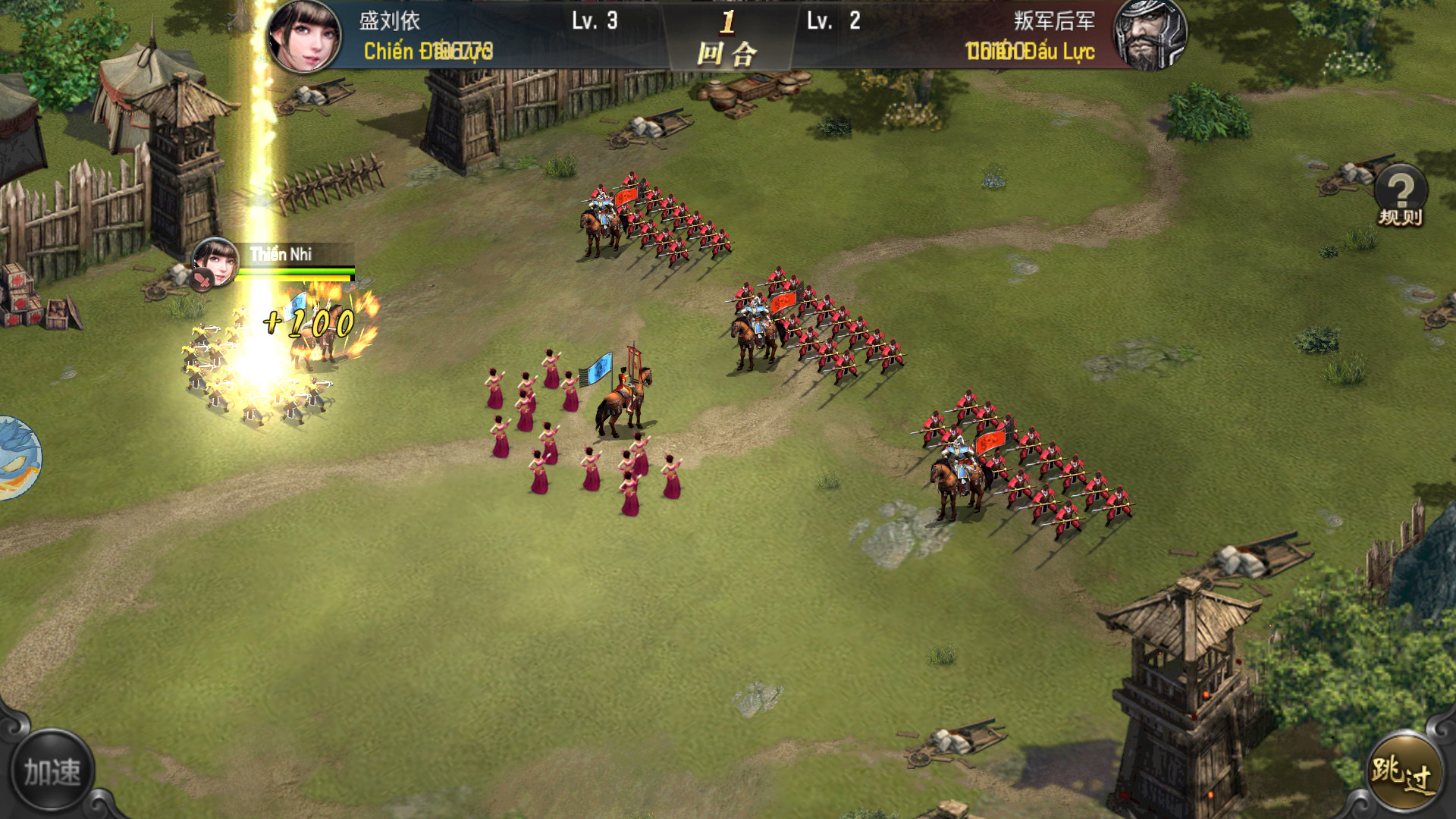Open the 规则 rules help button
The height and width of the screenshot is (819, 1456).
click(x=1400, y=196)
